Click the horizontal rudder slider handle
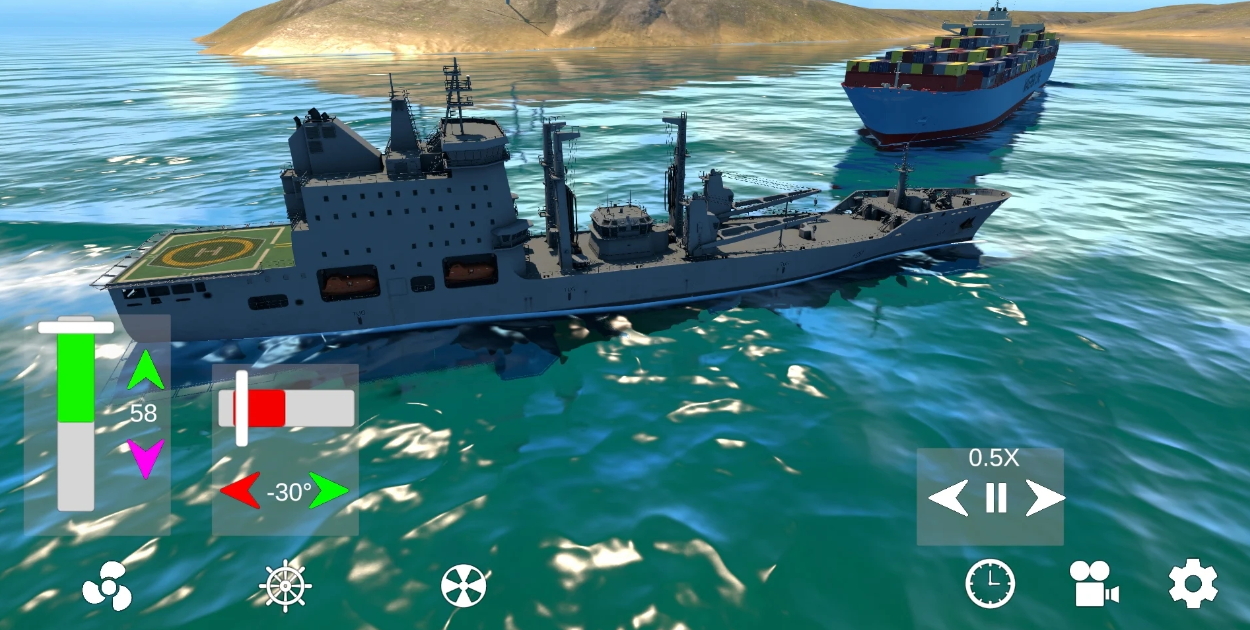Image resolution: width=1250 pixels, height=630 pixels. [x=241, y=408]
